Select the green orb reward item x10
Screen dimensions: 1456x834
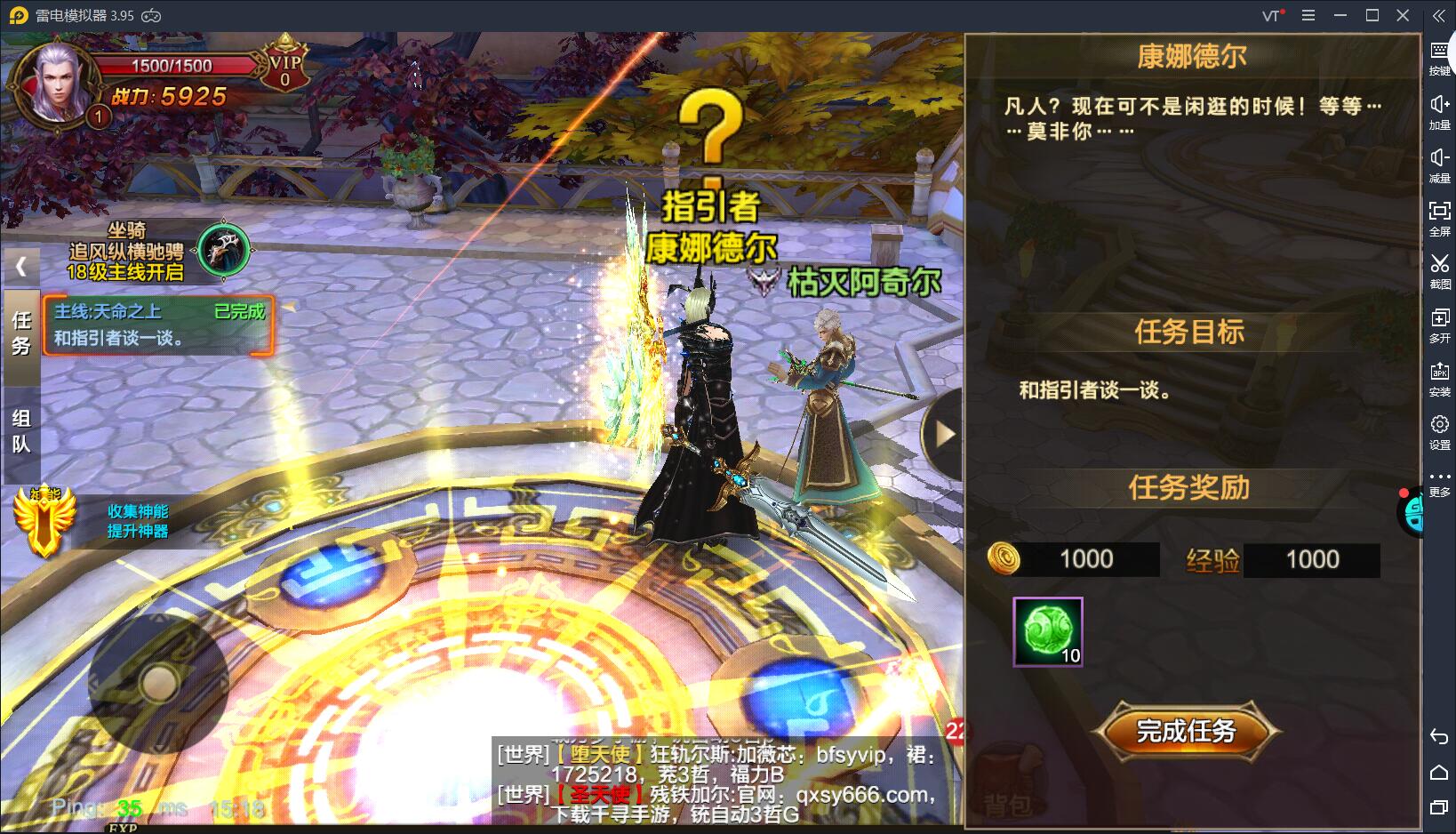coord(1046,631)
